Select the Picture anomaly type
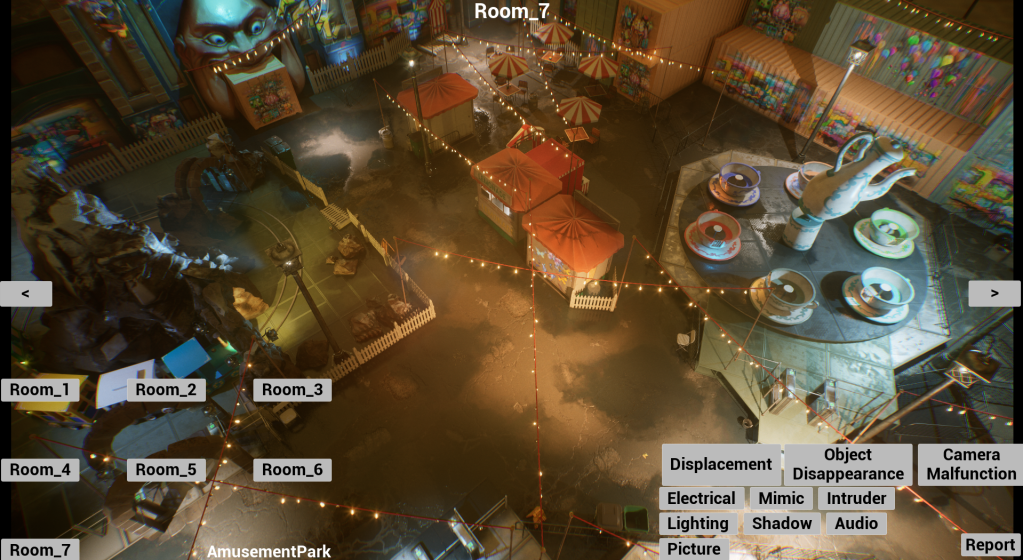This screenshot has height=560, width=1023. click(x=694, y=548)
